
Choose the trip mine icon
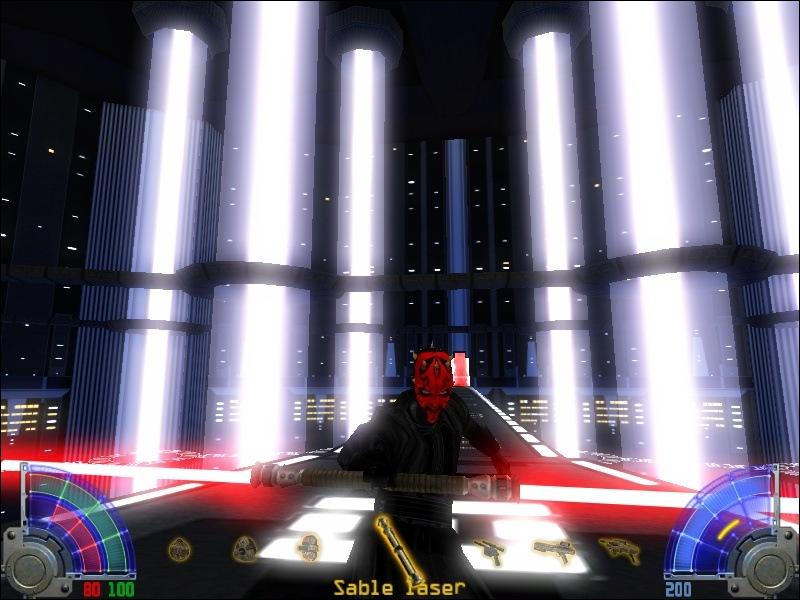[245, 548]
